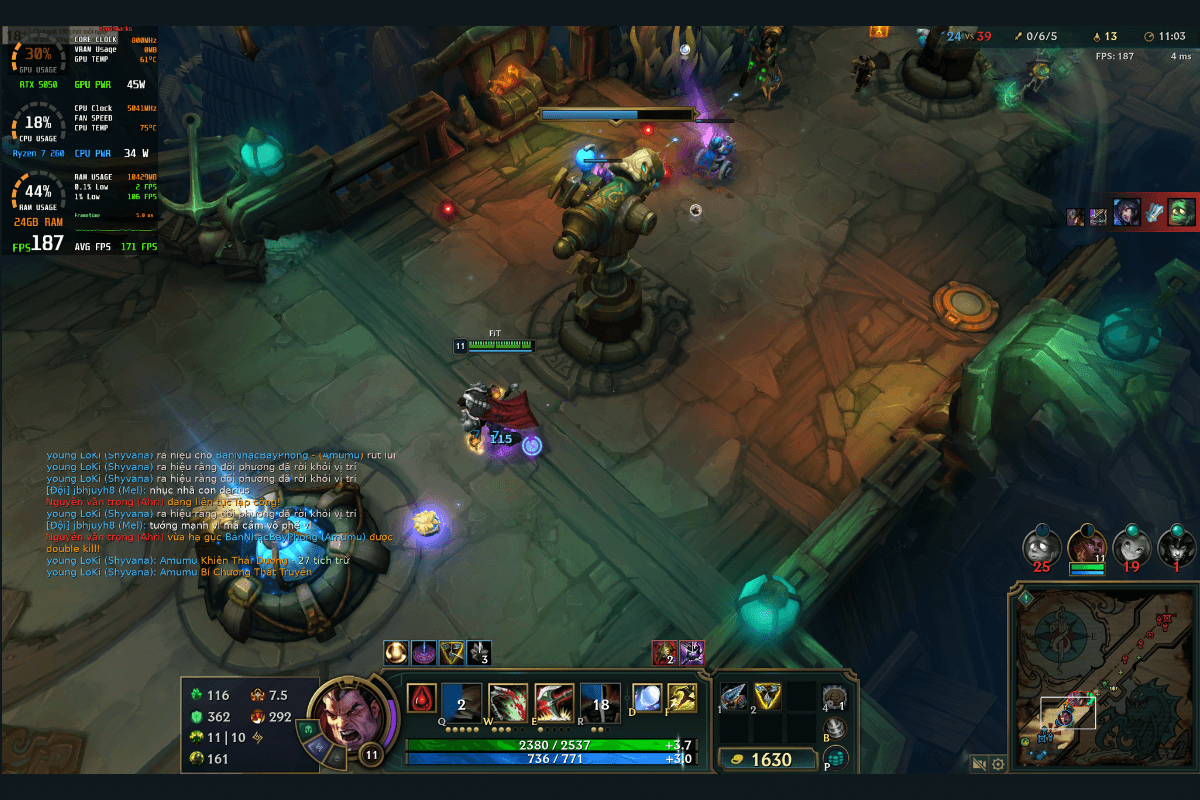Cast the Flash summoner spell

point(682,698)
